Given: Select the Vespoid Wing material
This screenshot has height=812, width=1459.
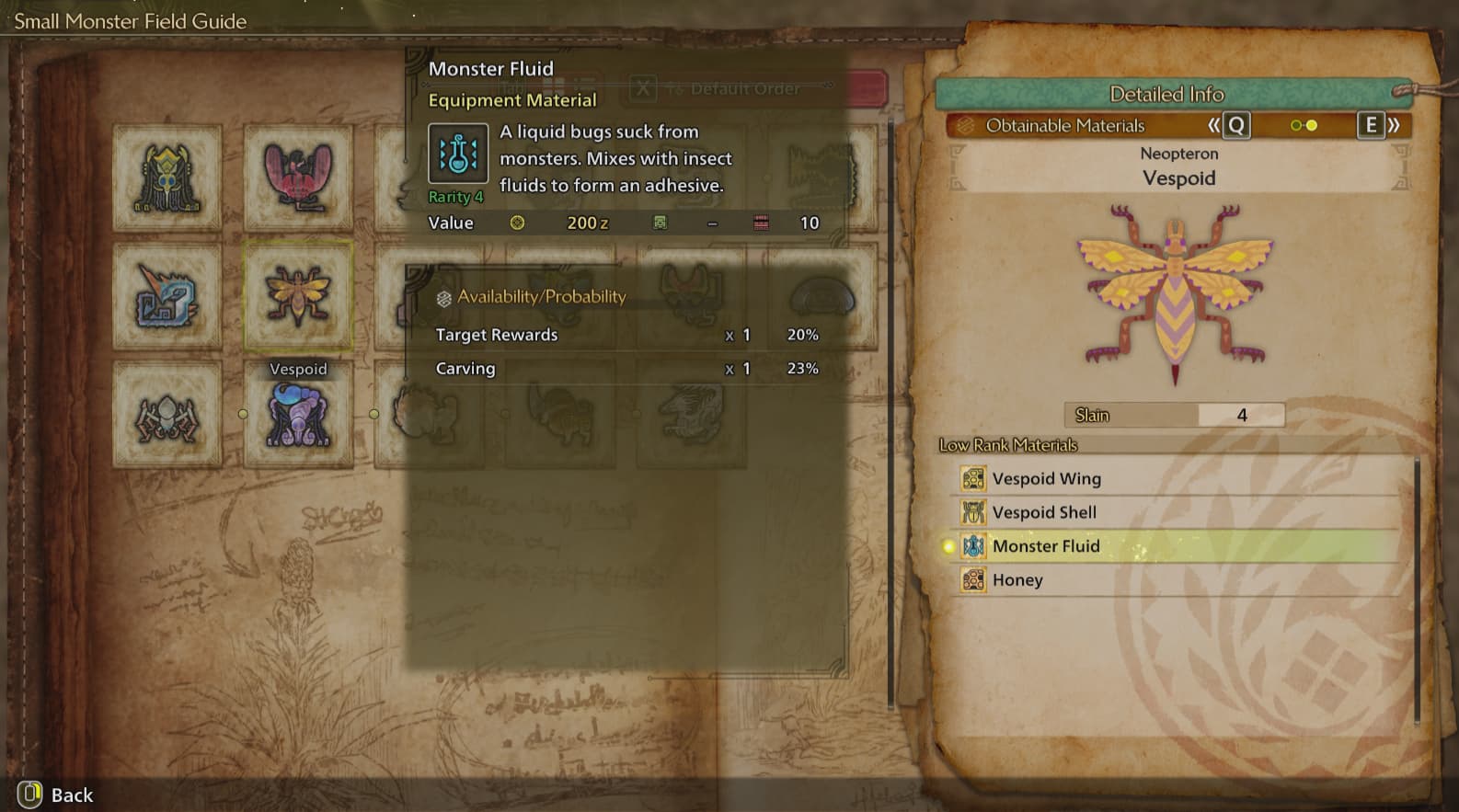Looking at the screenshot, I should [x=1046, y=479].
